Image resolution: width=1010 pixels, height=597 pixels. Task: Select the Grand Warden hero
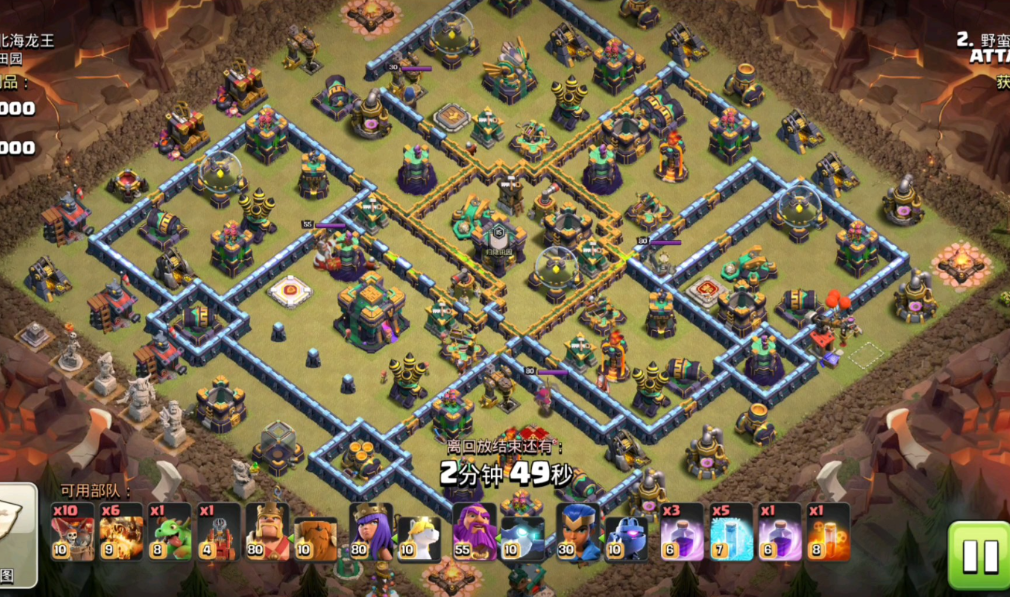pyautogui.click(x=474, y=531)
